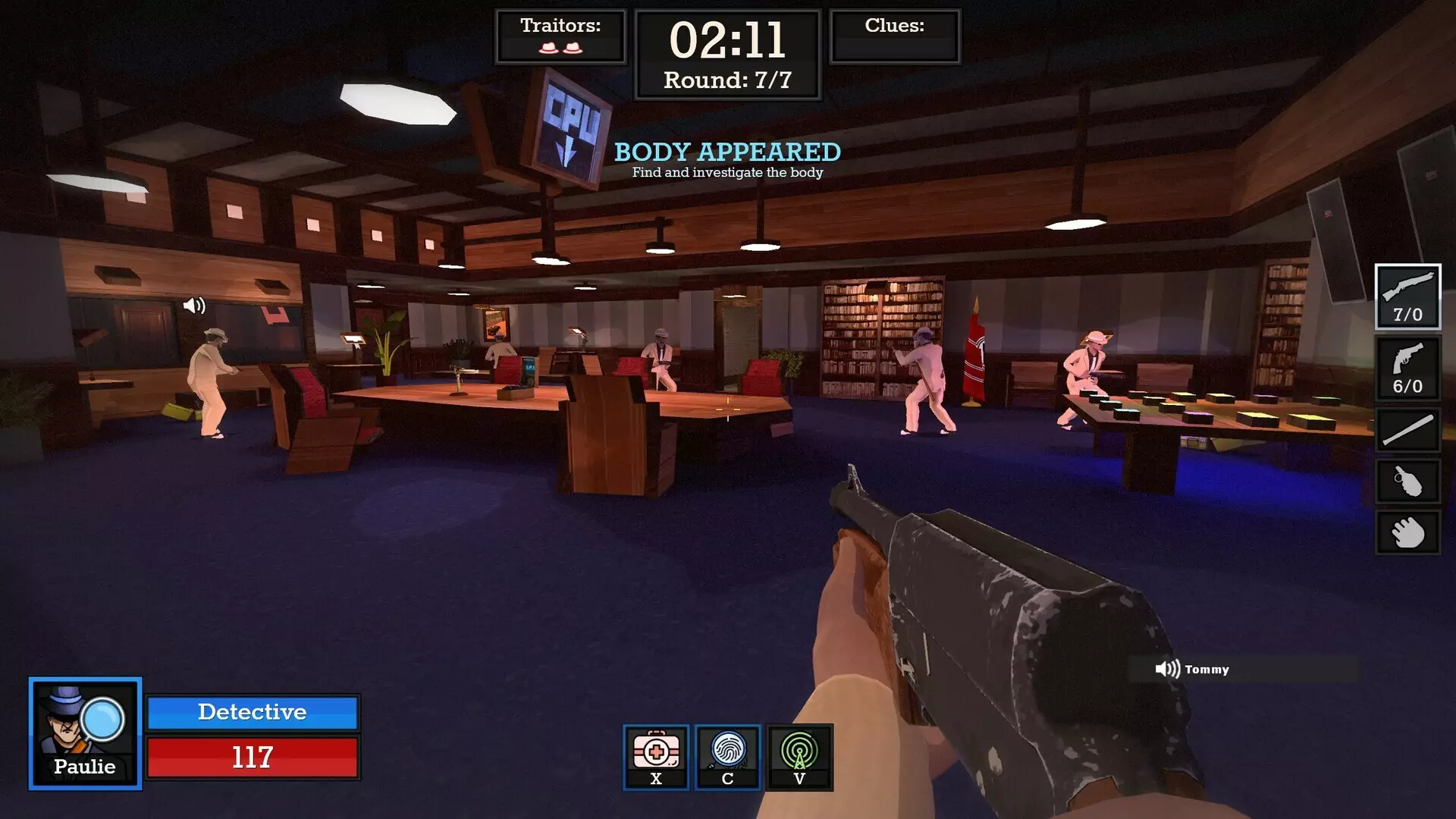Screen dimensions: 1456x819
Task: Activate the fingerprint scan ability
Action: coord(727,757)
